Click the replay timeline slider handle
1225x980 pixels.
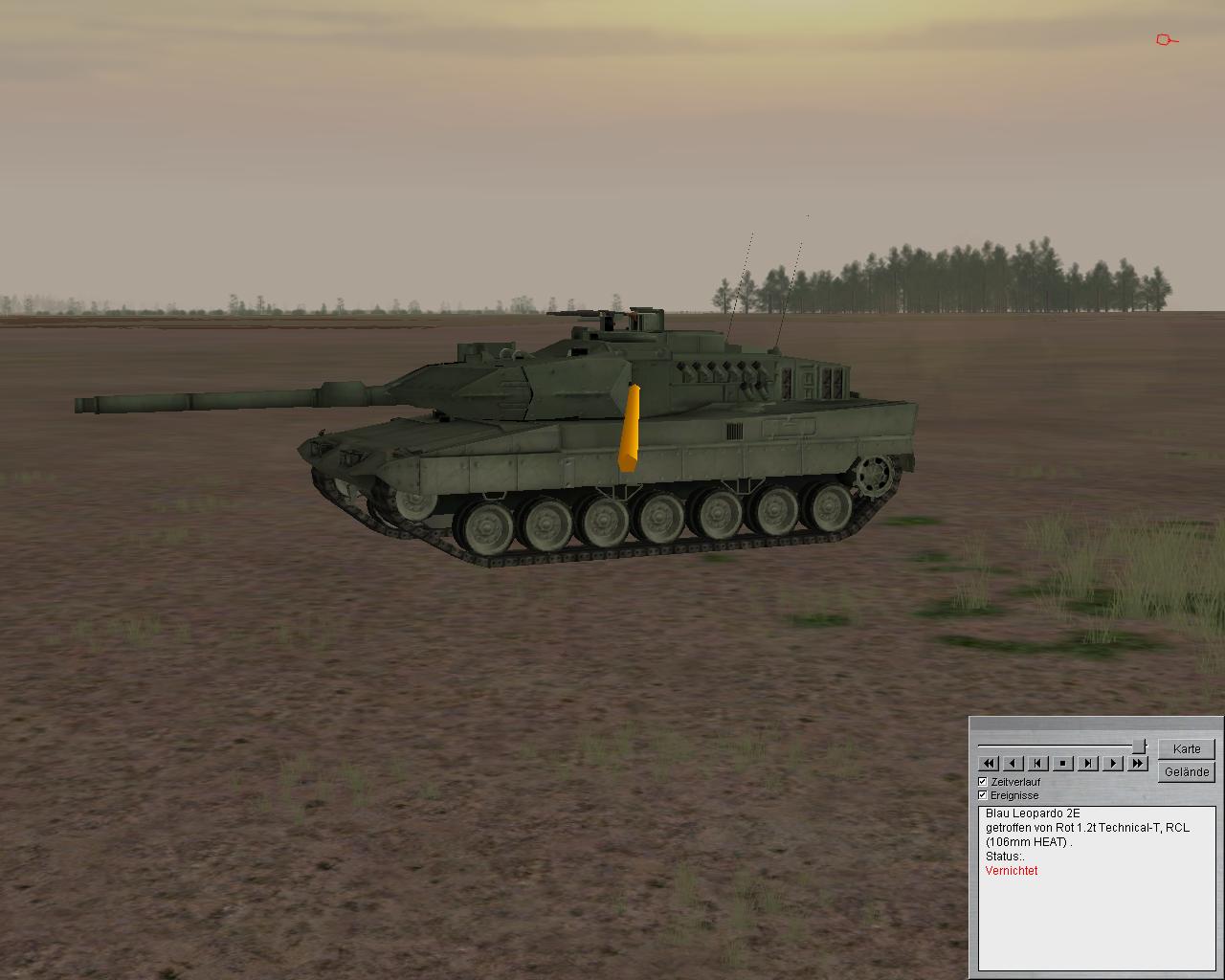pos(1139,746)
